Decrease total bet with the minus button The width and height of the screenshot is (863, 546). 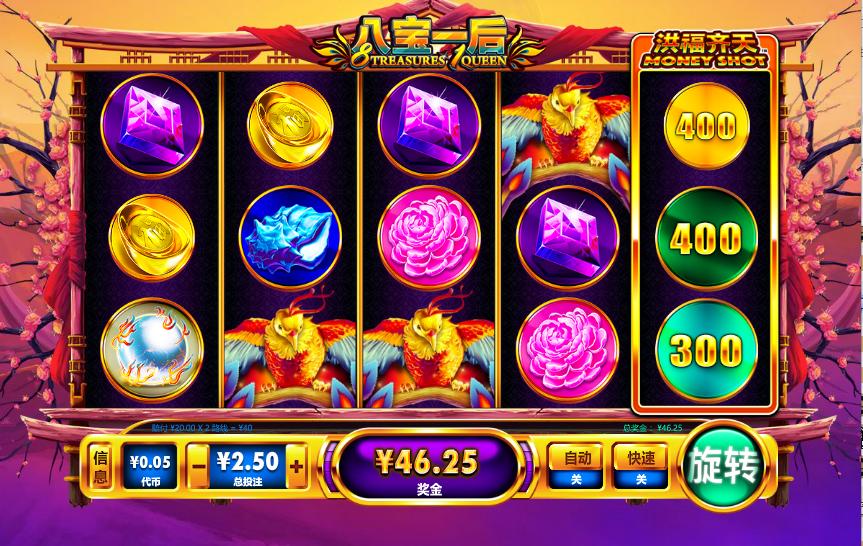(198, 465)
